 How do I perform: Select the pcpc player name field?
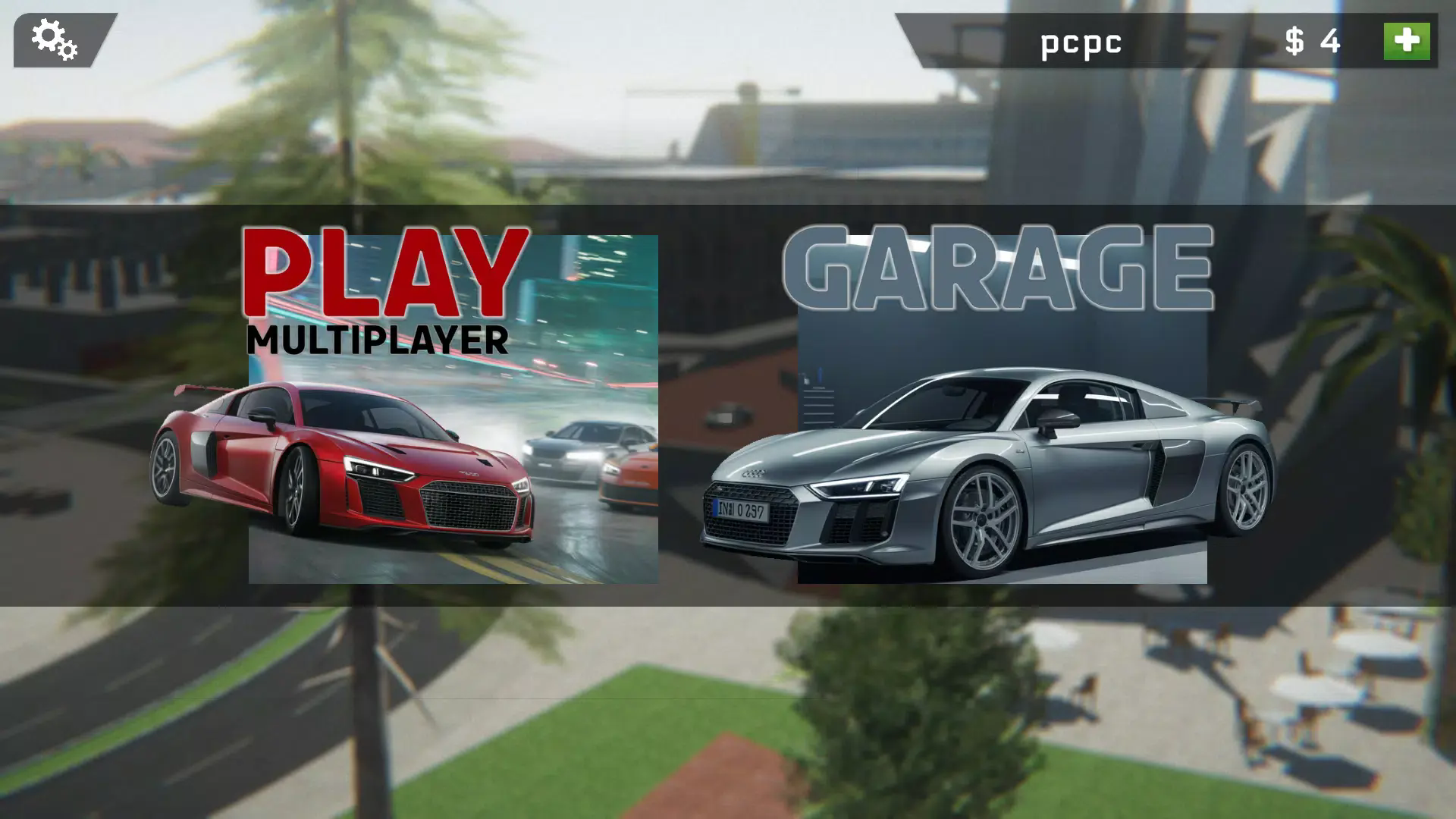tap(1081, 42)
